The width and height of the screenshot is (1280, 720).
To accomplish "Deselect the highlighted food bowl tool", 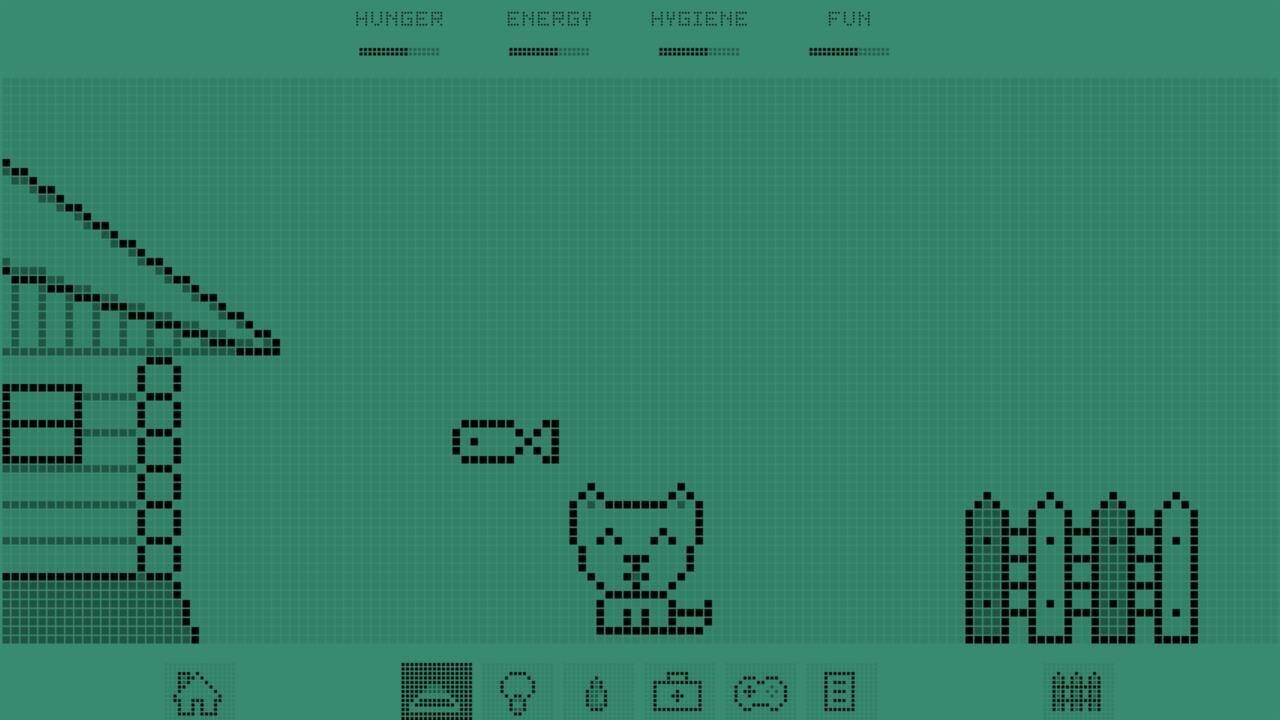I will pyautogui.click(x=436, y=690).
